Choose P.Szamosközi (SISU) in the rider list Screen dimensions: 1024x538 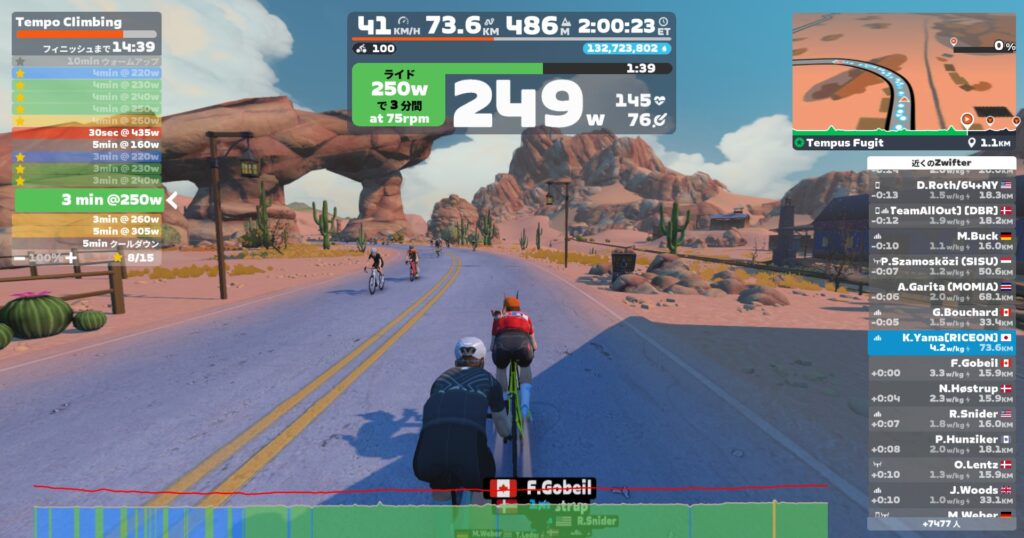[942, 266]
